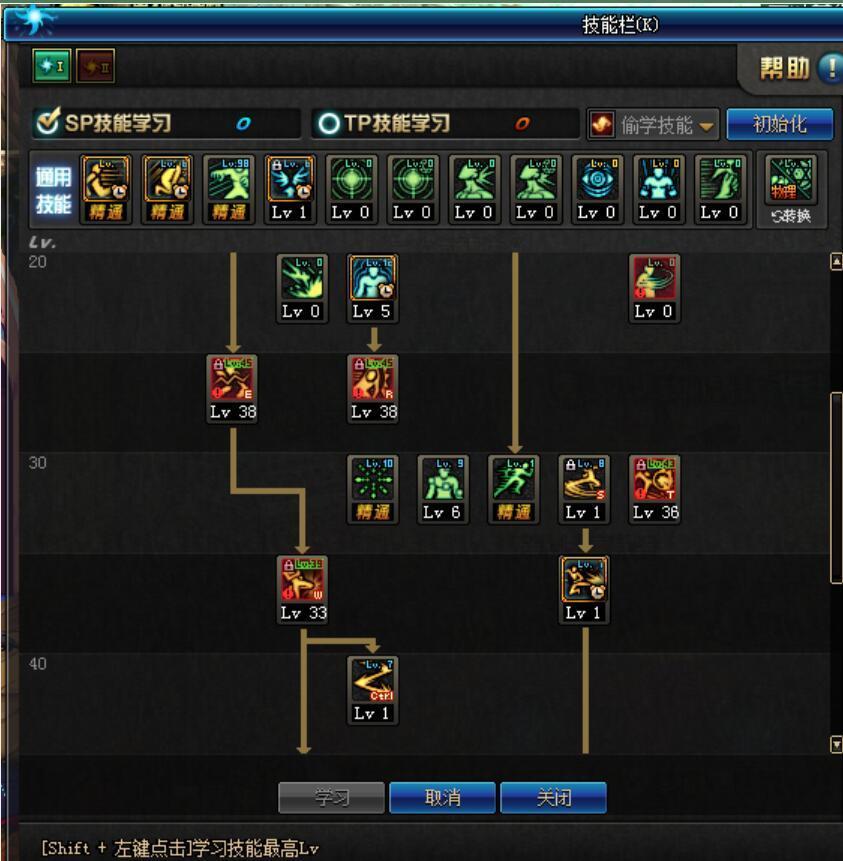This screenshot has height=861, width=843.
Task: Click the scroll down arrow of skill tree
Action: [836, 744]
